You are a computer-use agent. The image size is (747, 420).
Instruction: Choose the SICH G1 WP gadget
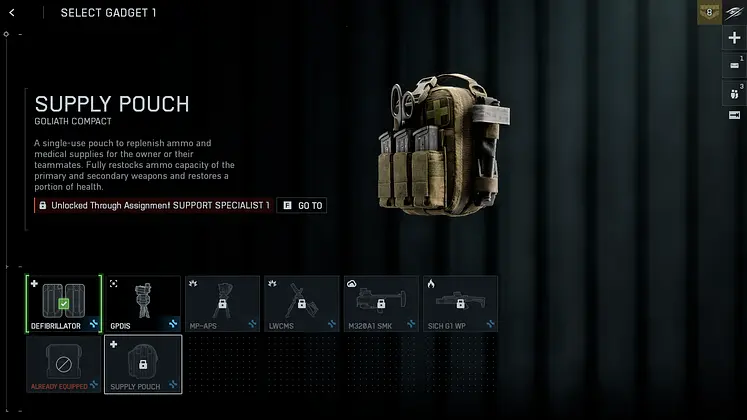pyautogui.click(x=460, y=304)
